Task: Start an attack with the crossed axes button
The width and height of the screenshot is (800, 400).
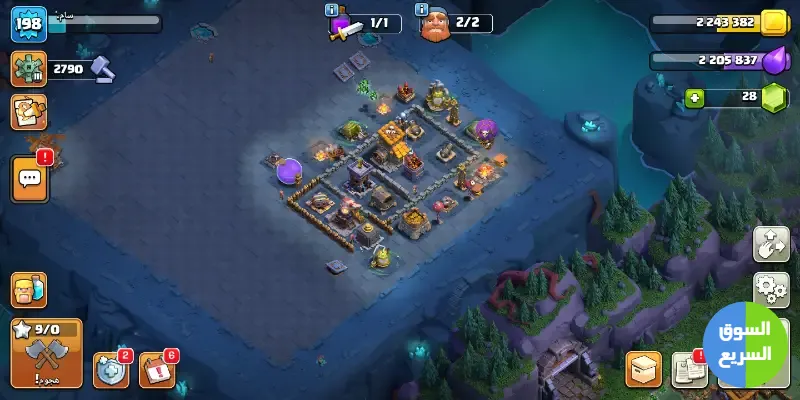Action: click(46, 354)
